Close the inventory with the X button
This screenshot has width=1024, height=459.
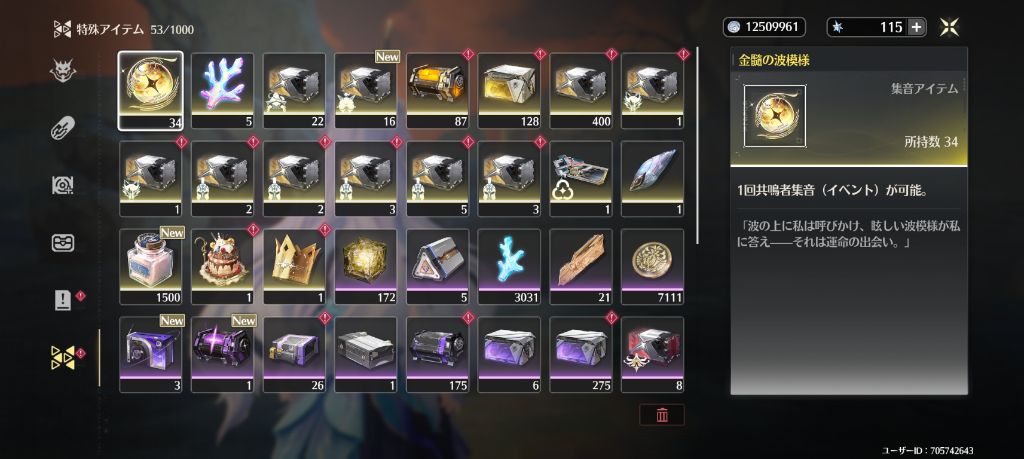pyautogui.click(x=950, y=27)
